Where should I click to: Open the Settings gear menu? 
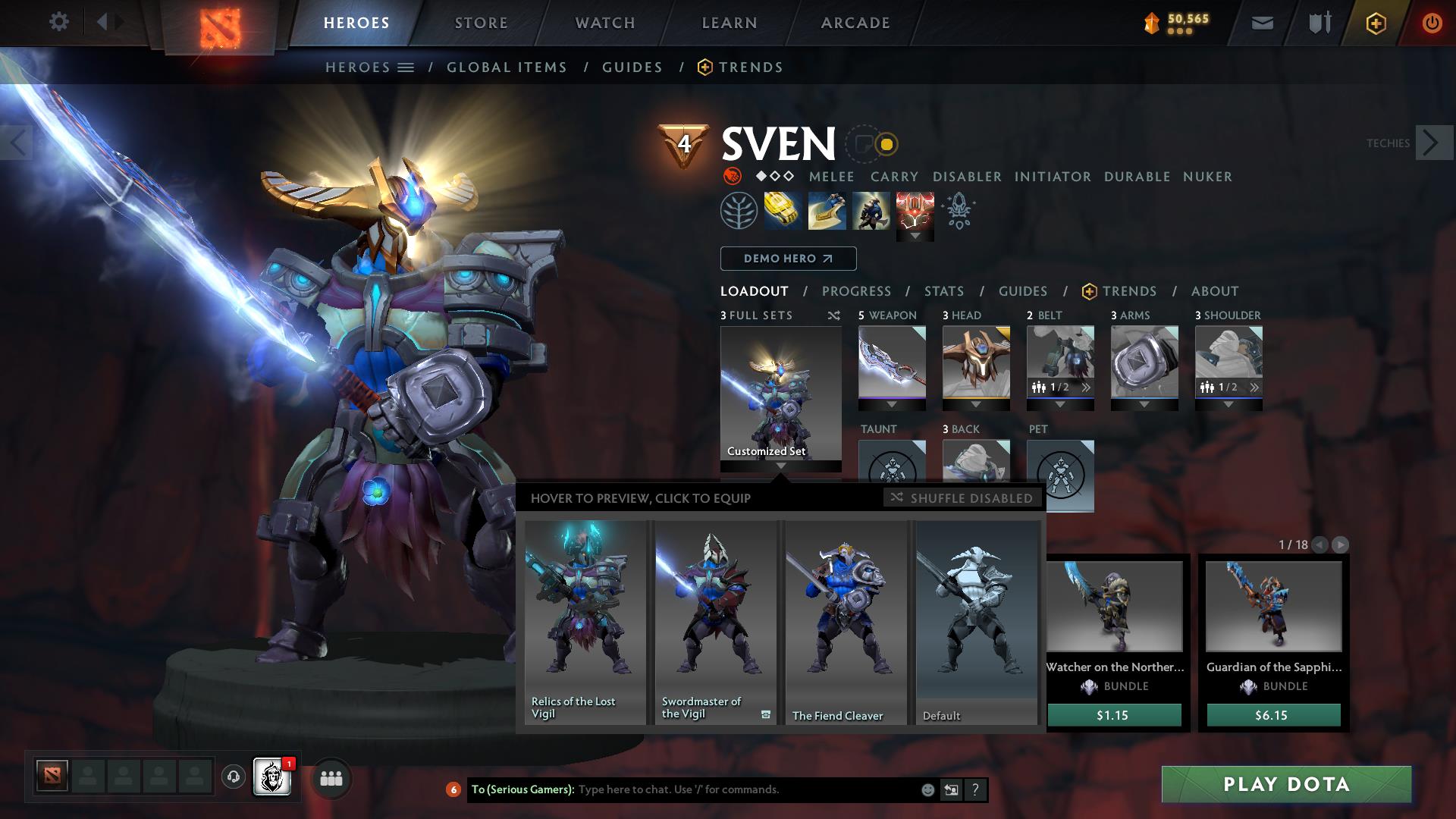click(58, 22)
